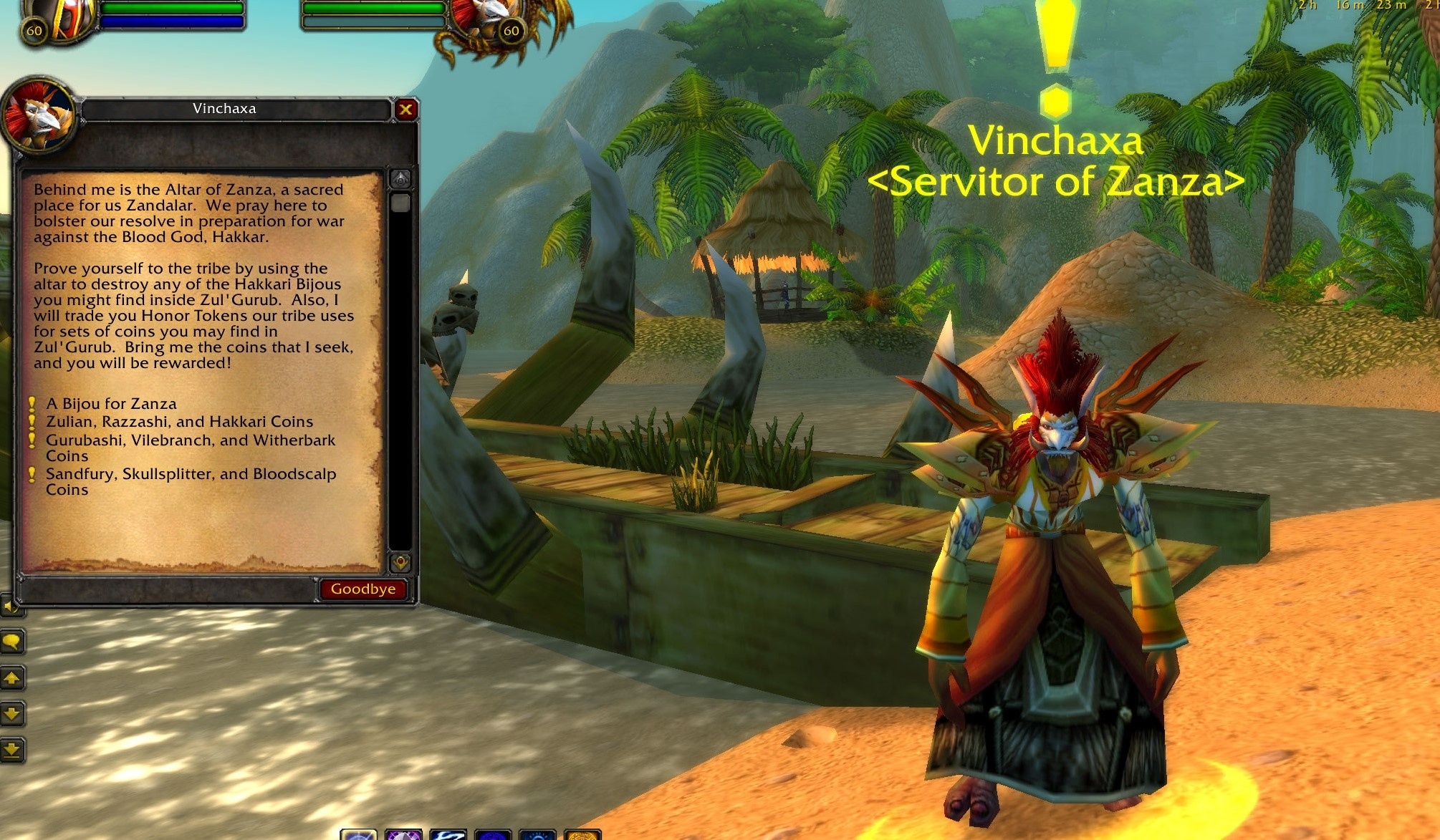Toggle the speaker sound button on the left edge

pos(10,606)
